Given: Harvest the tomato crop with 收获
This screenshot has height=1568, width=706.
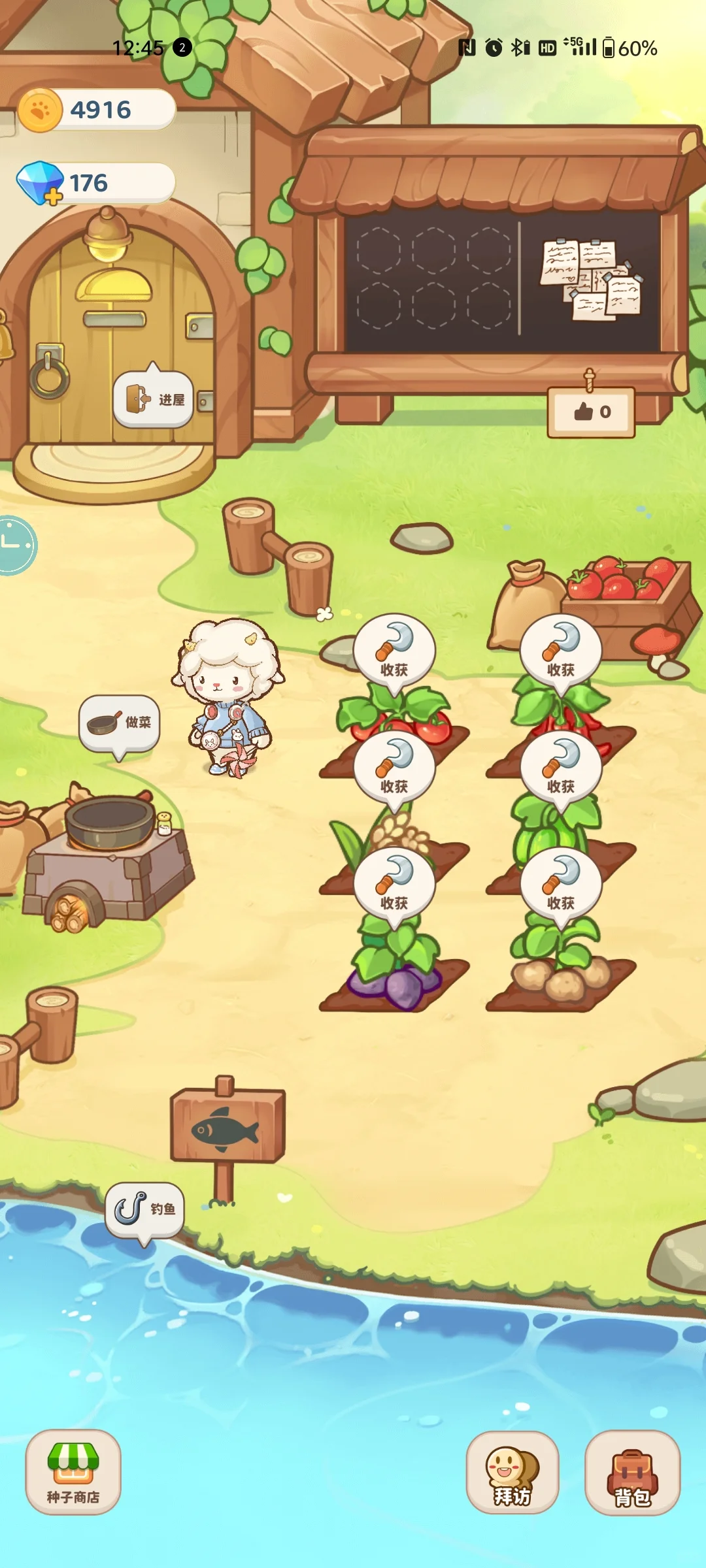Looking at the screenshot, I should pos(394,652).
